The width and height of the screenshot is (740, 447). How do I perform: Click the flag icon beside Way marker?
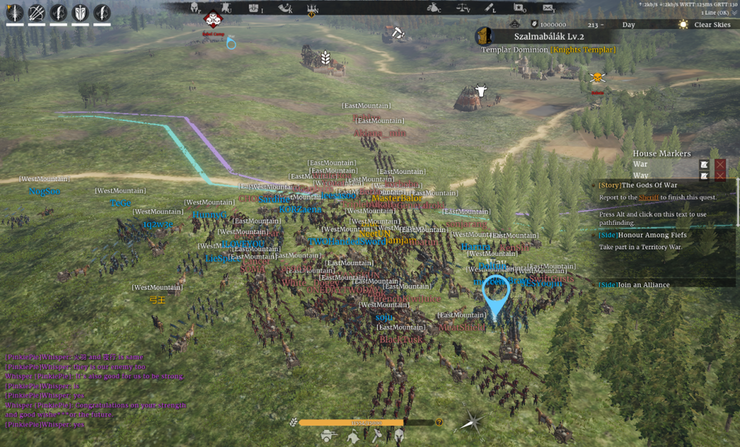click(x=705, y=176)
